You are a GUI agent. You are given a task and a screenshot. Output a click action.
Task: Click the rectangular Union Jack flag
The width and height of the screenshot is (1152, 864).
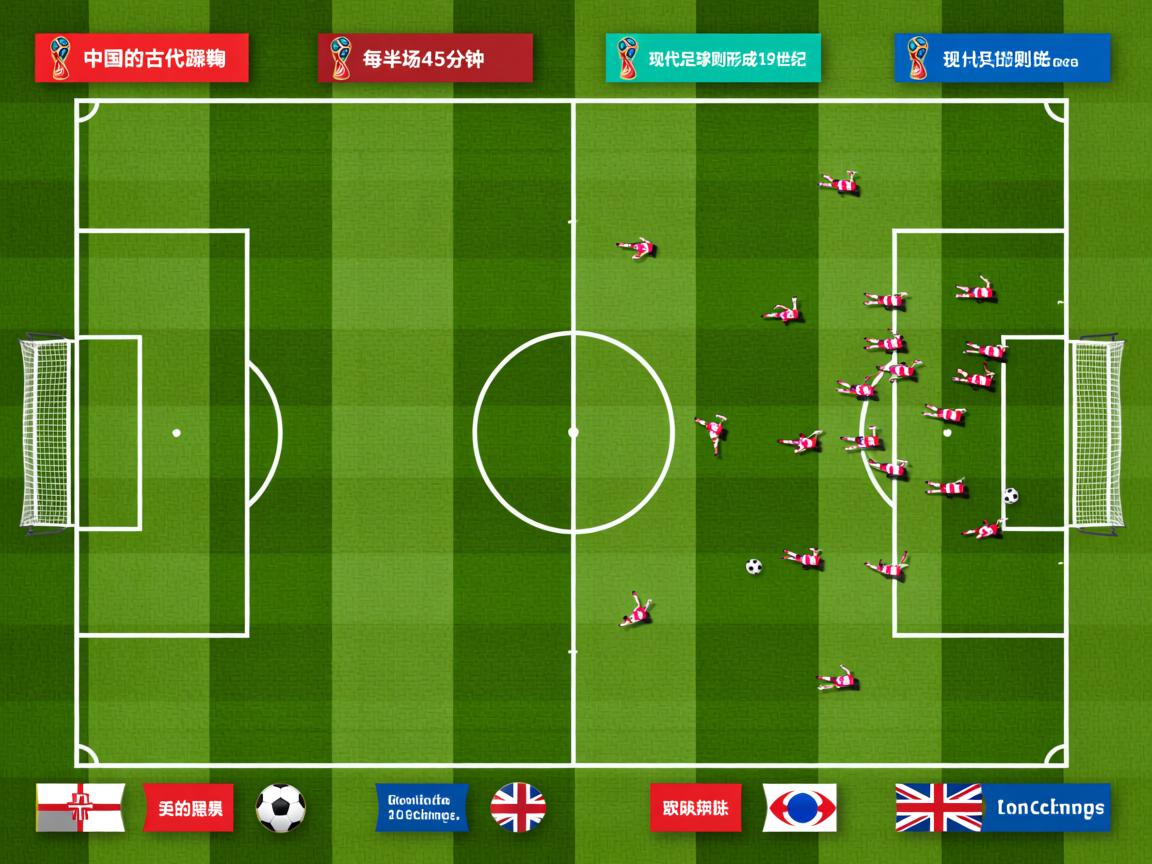point(938,807)
